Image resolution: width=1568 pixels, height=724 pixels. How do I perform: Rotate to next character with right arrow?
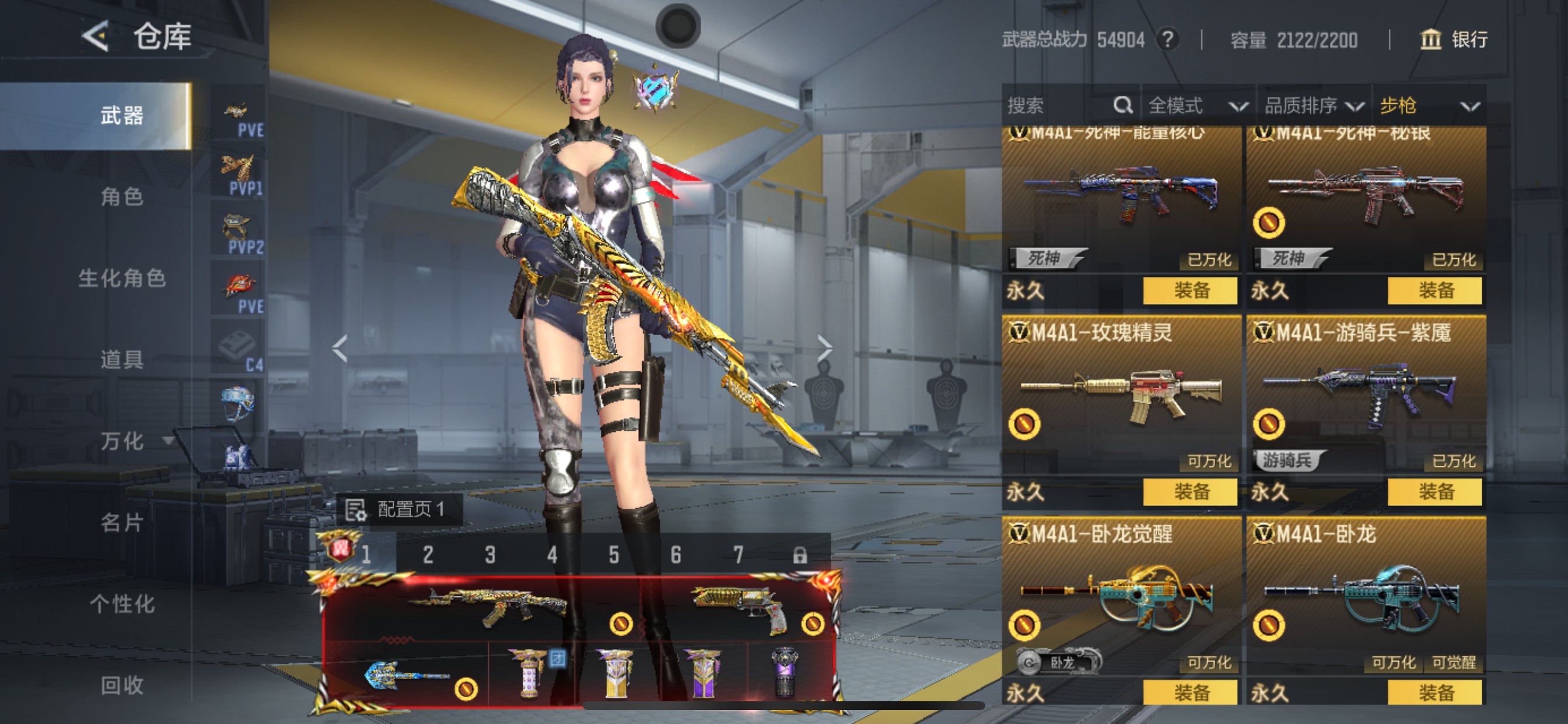824,348
